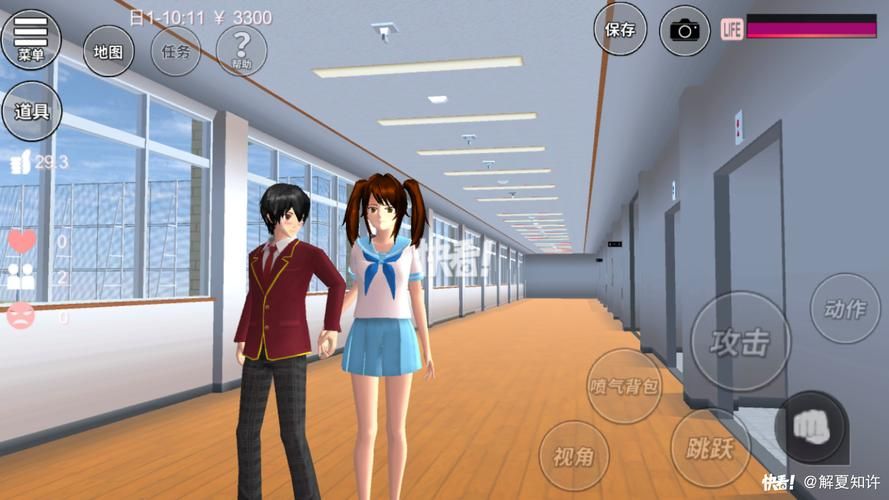This screenshot has width=889, height=500.
Task: Open the 道具 items menu
Action: tap(31, 111)
